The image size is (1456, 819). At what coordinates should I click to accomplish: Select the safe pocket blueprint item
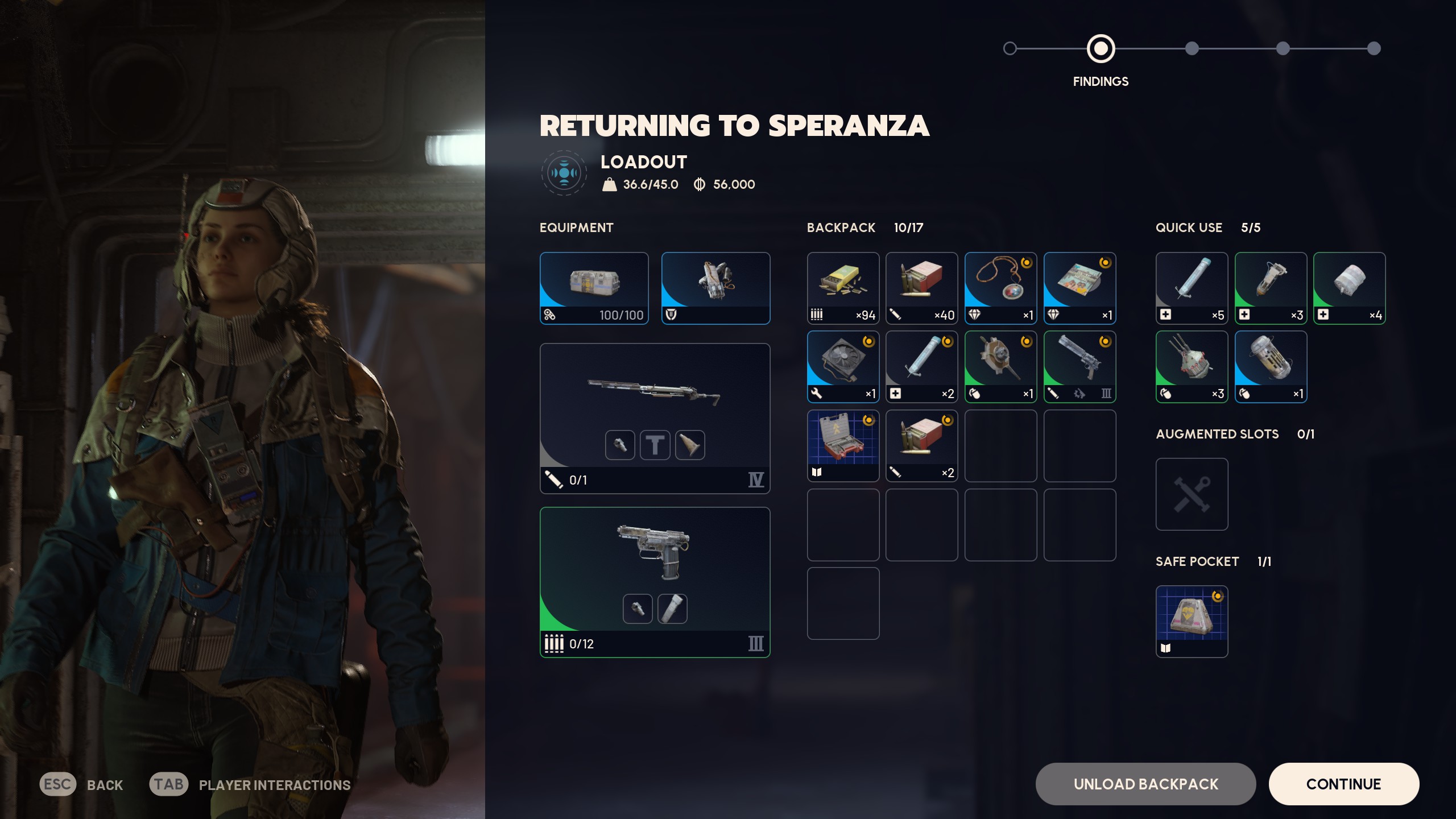point(1192,621)
